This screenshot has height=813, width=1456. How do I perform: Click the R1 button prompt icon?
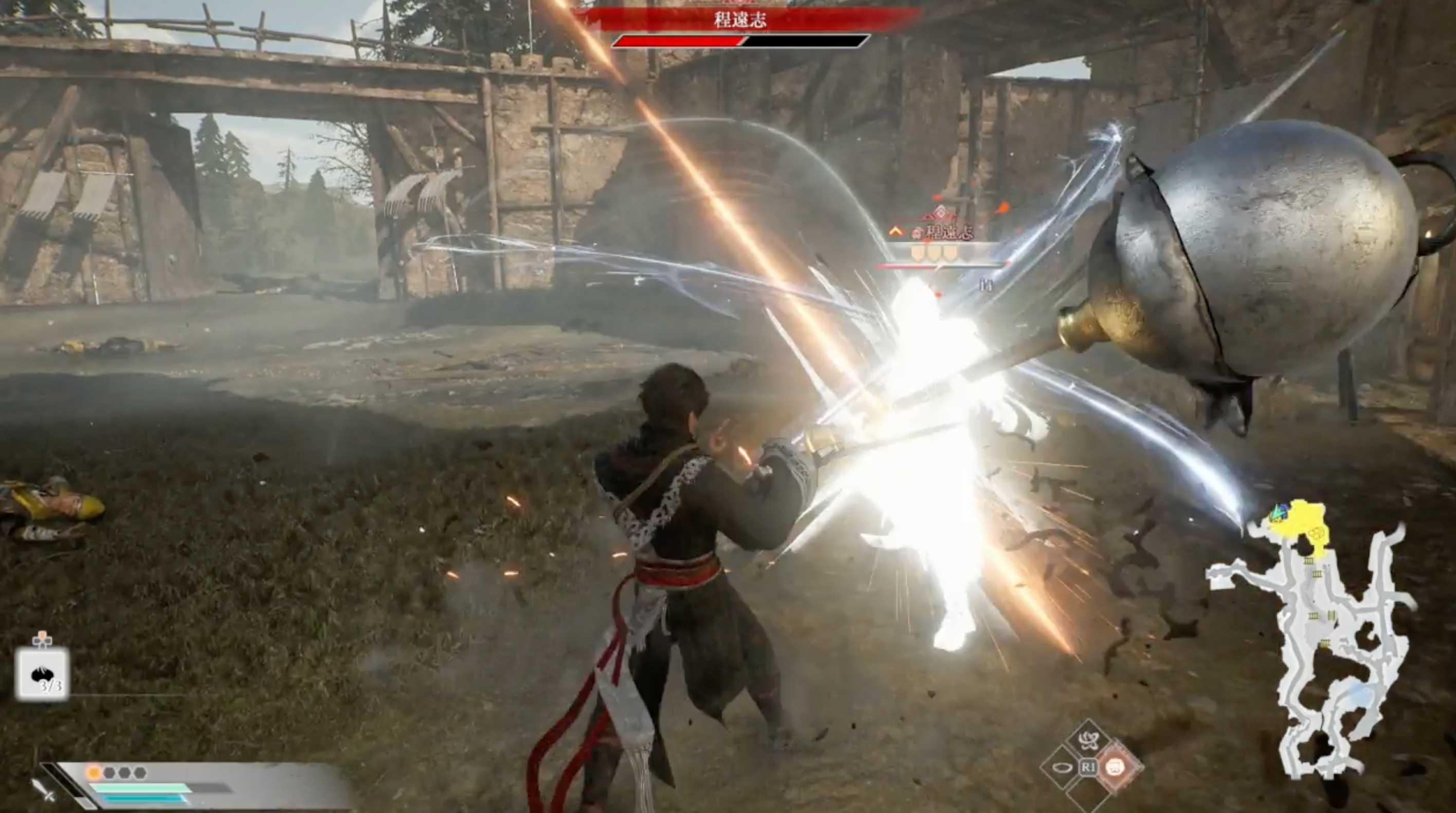pyautogui.click(x=1090, y=767)
